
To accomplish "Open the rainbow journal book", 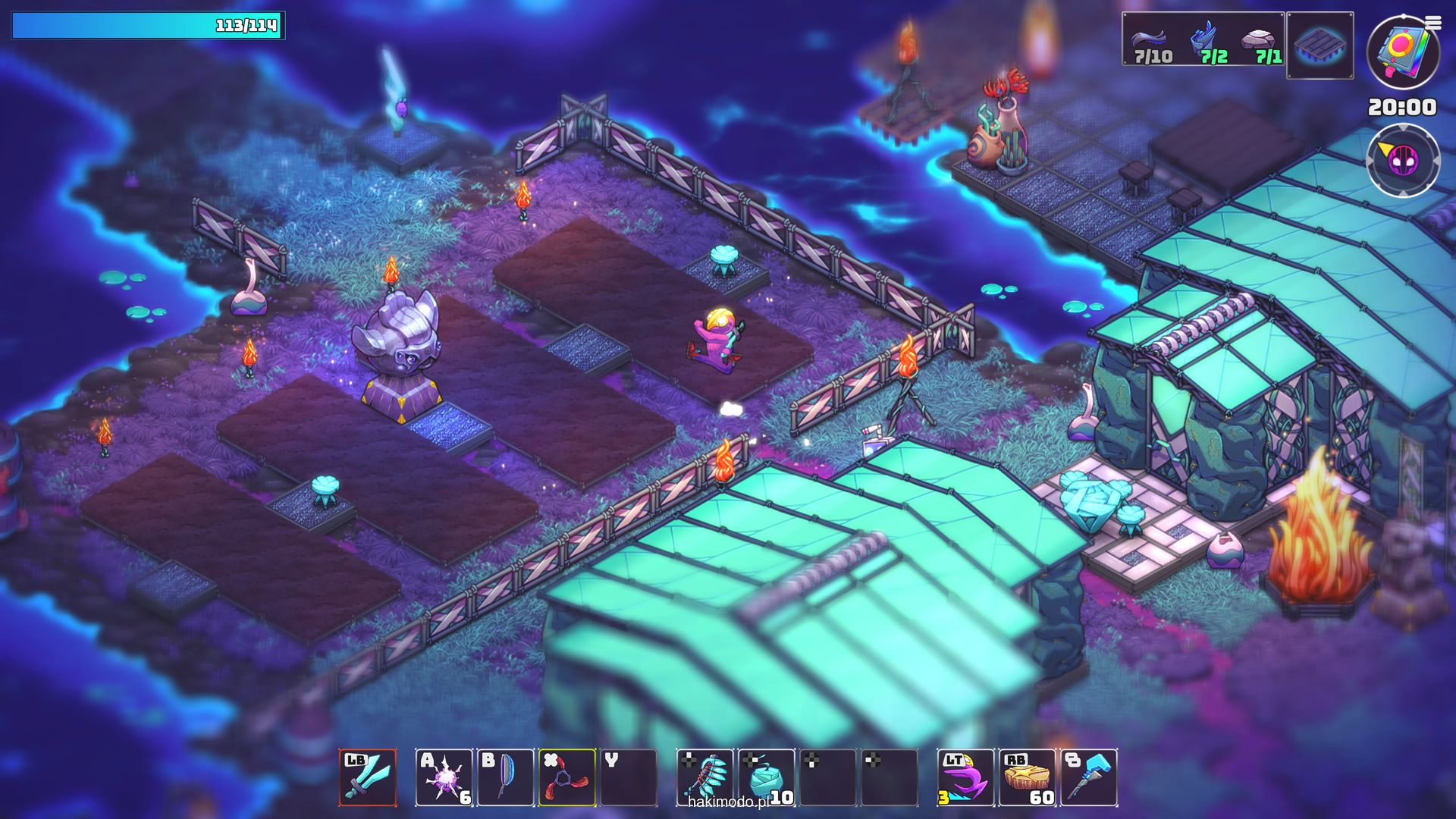I will pyautogui.click(x=1402, y=52).
